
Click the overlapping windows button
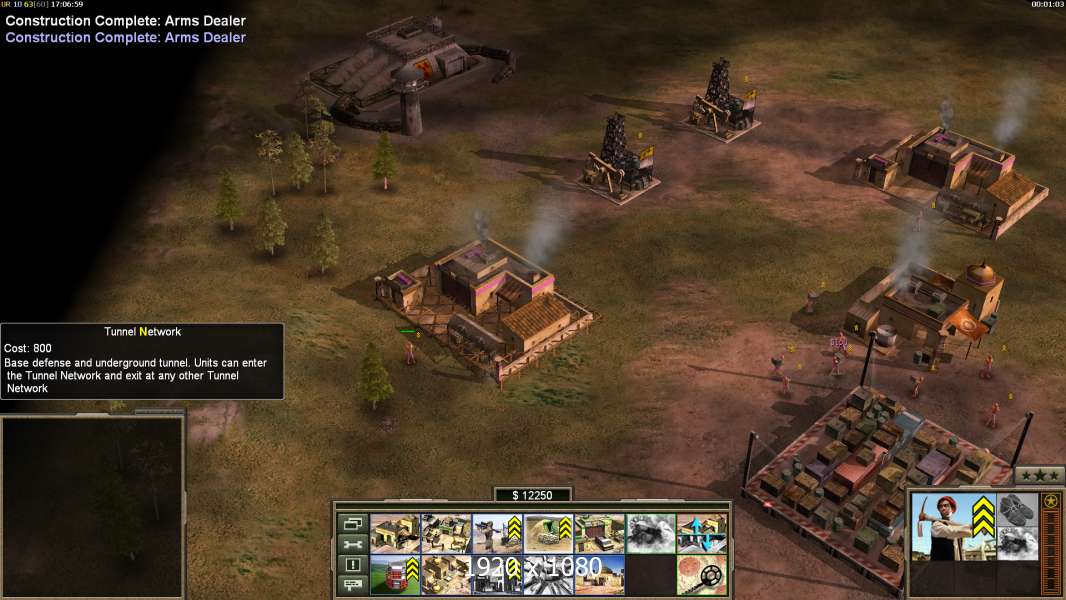pyautogui.click(x=352, y=523)
